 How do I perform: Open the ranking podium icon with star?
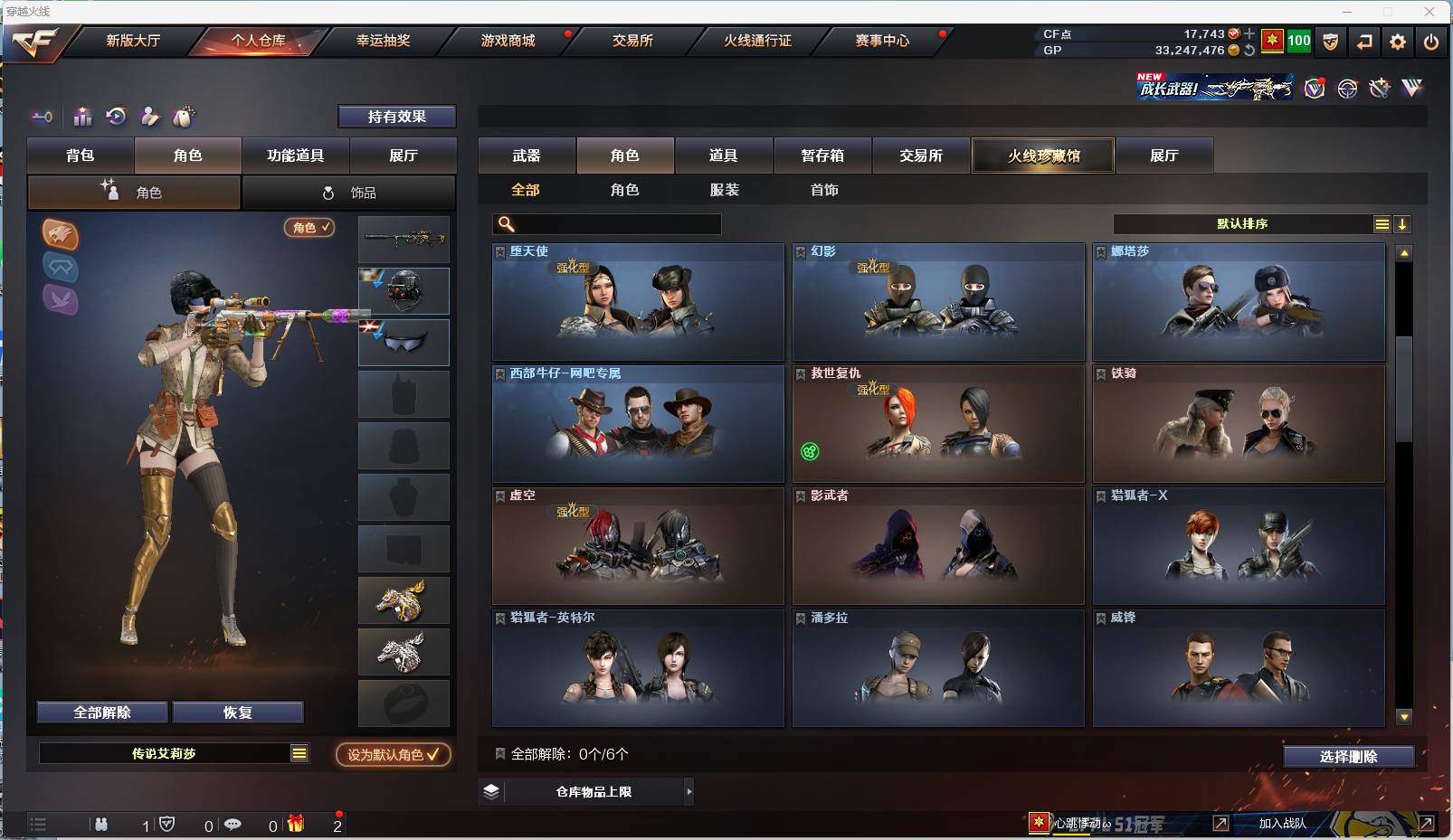(82, 117)
